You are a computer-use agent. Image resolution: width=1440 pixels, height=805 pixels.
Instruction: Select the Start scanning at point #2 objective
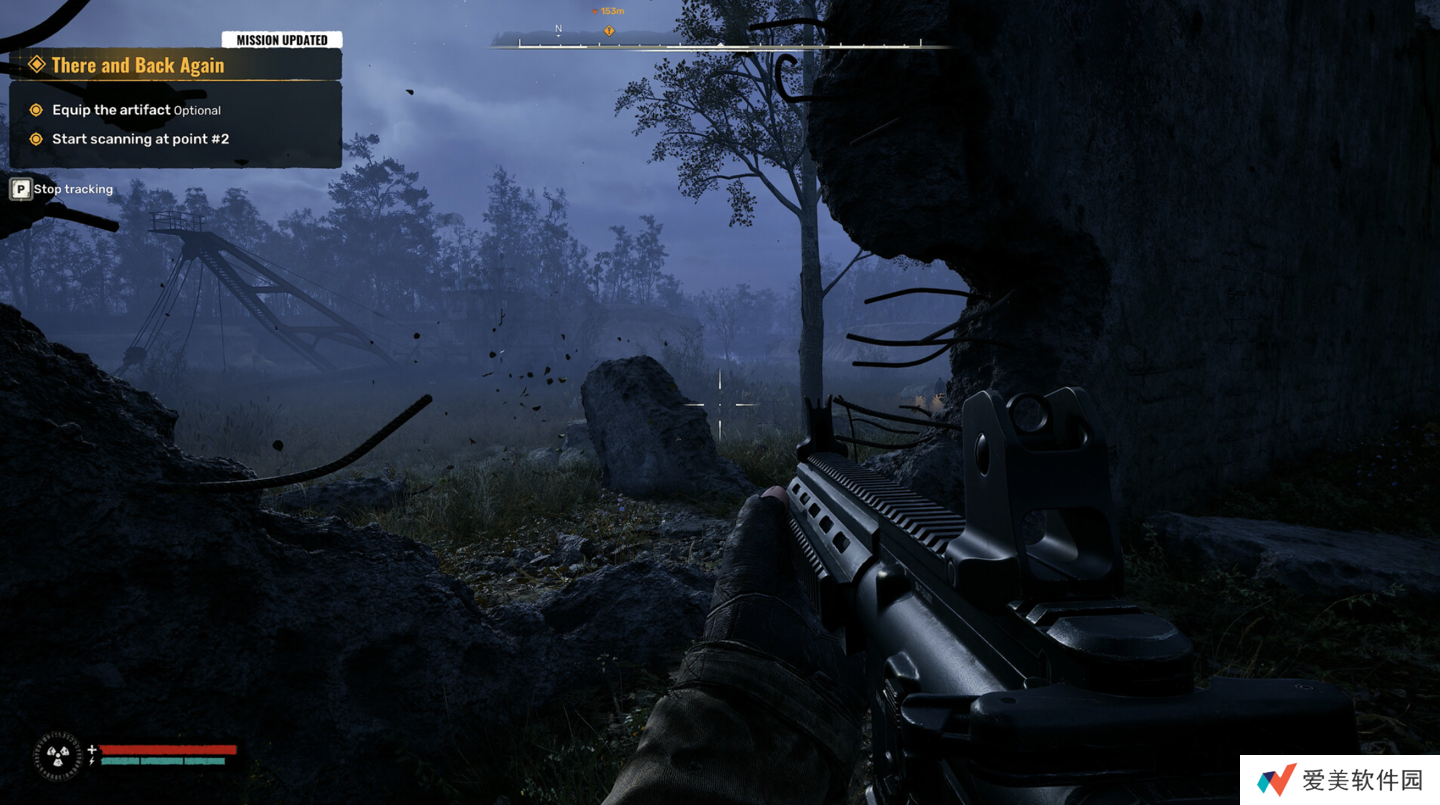tap(140, 139)
